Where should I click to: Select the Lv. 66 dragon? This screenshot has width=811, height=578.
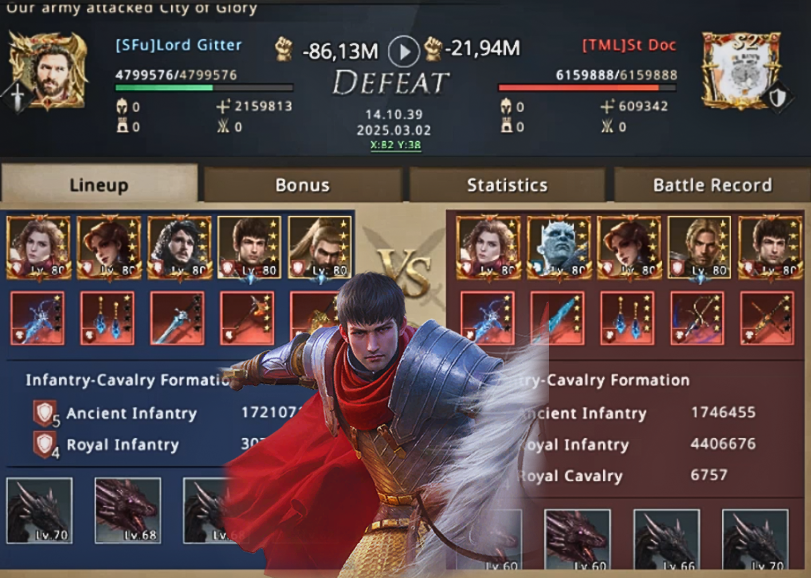666,540
